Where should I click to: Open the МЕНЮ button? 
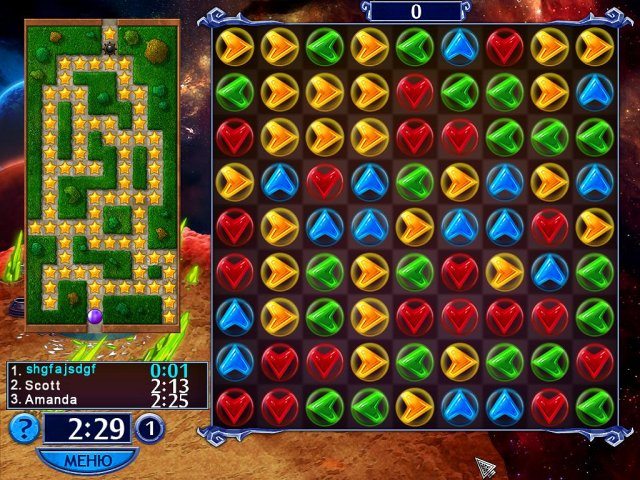87,461
